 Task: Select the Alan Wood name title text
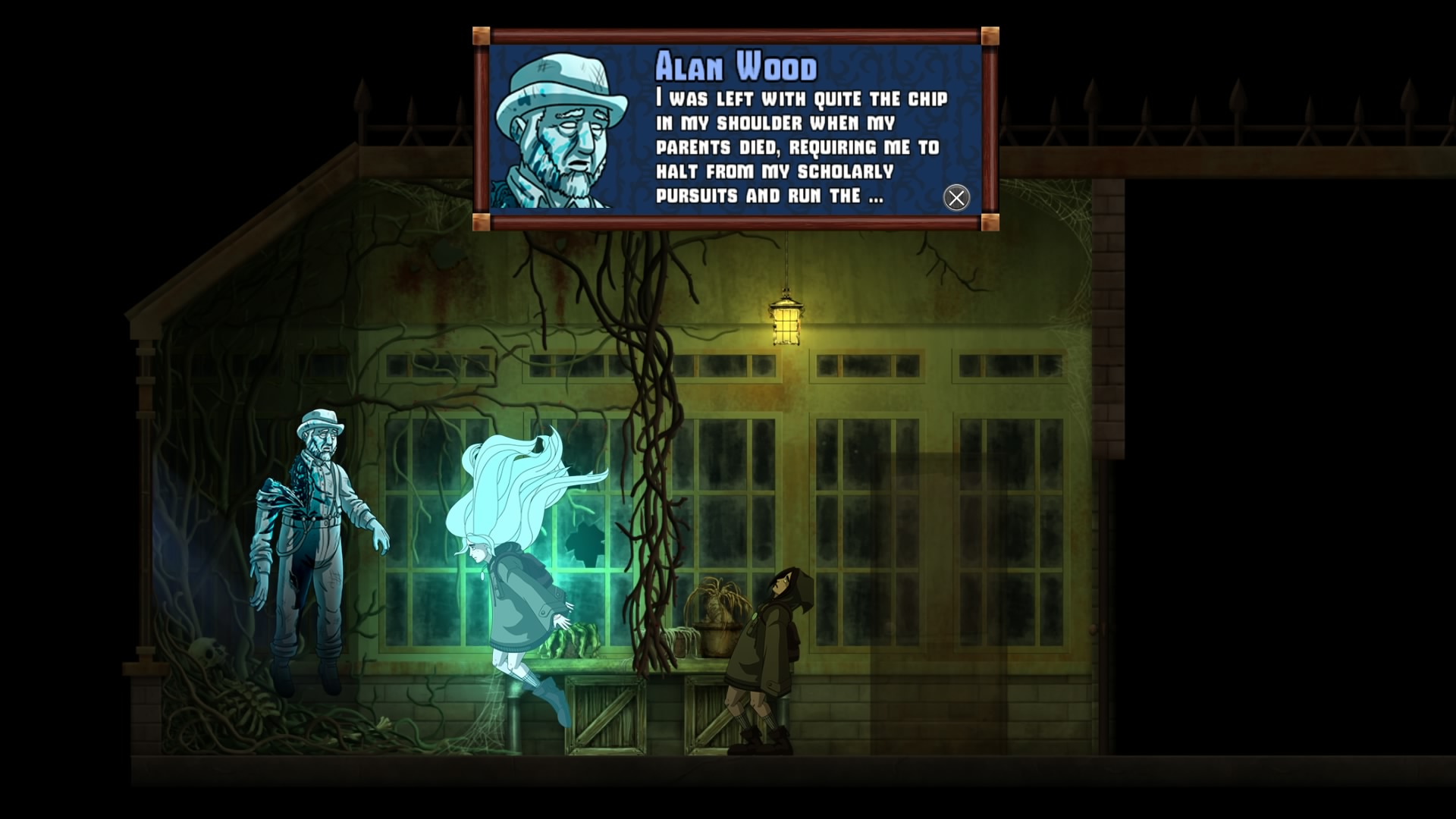(736, 68)
